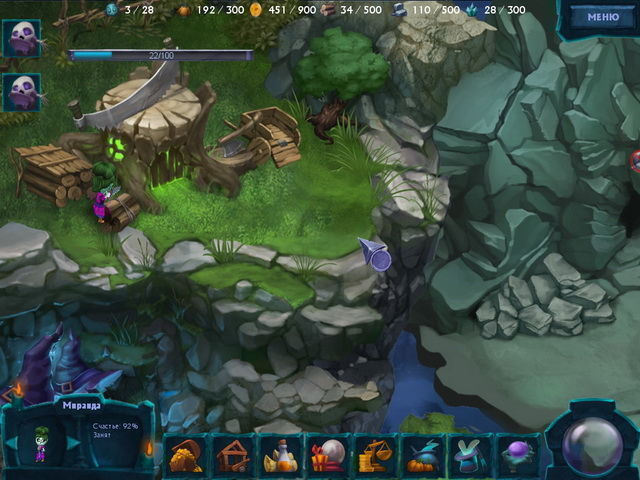
Task: Open the Меню button
Action: coord(602,17)
